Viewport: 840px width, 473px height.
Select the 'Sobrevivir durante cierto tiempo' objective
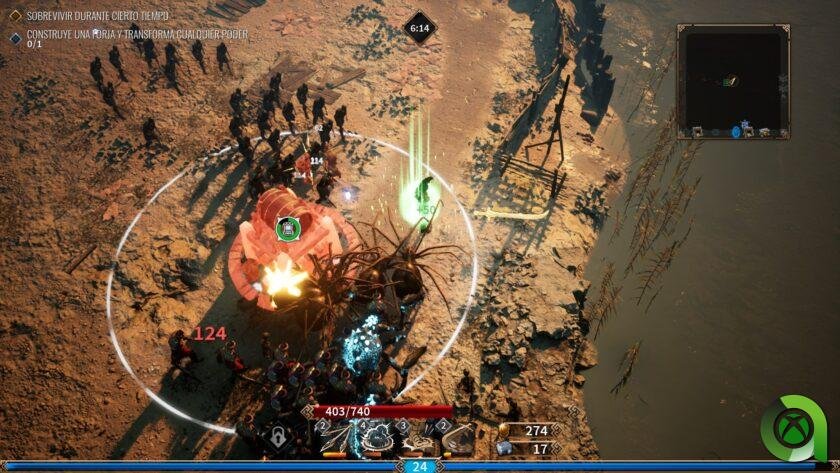[x=97, y=16]
